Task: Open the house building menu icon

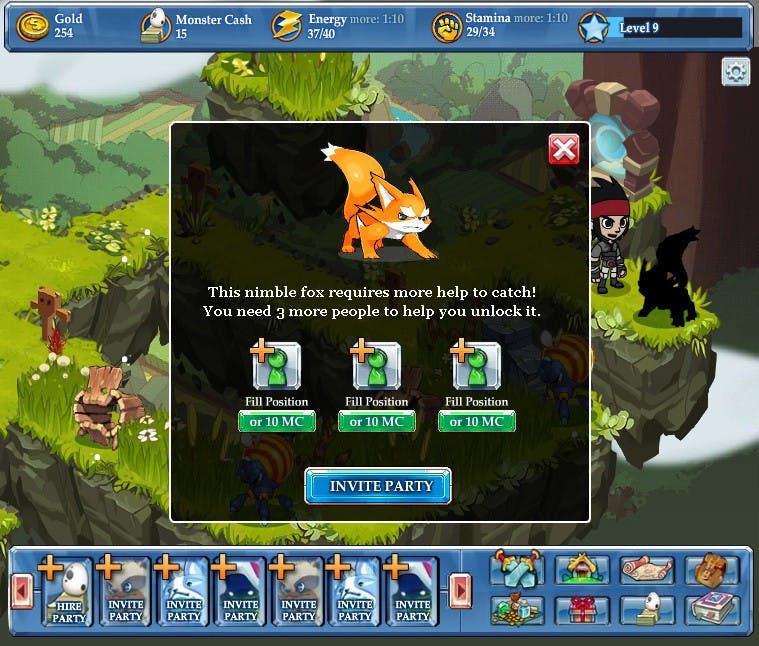Action: (582, 570)
